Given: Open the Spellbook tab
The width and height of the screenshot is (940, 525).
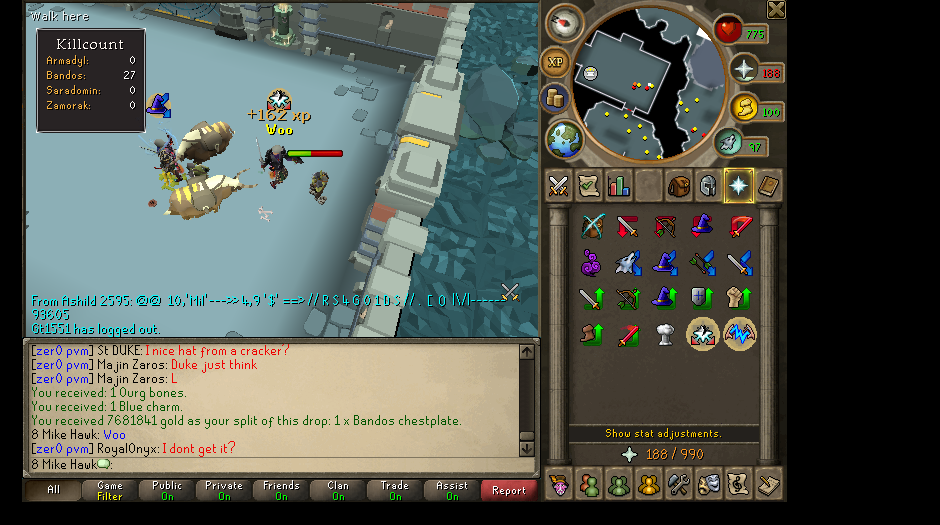Looking at the screenshot, I should 769,186.
